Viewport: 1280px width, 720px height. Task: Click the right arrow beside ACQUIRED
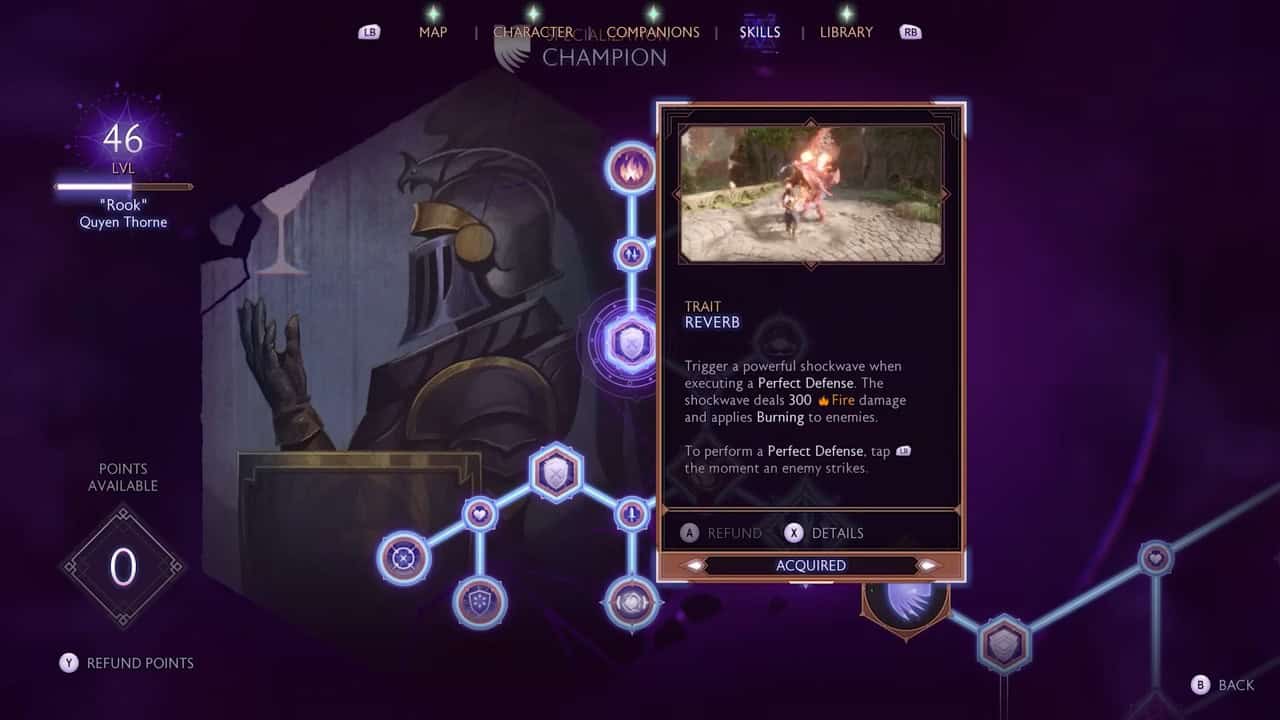coord(927,566)
